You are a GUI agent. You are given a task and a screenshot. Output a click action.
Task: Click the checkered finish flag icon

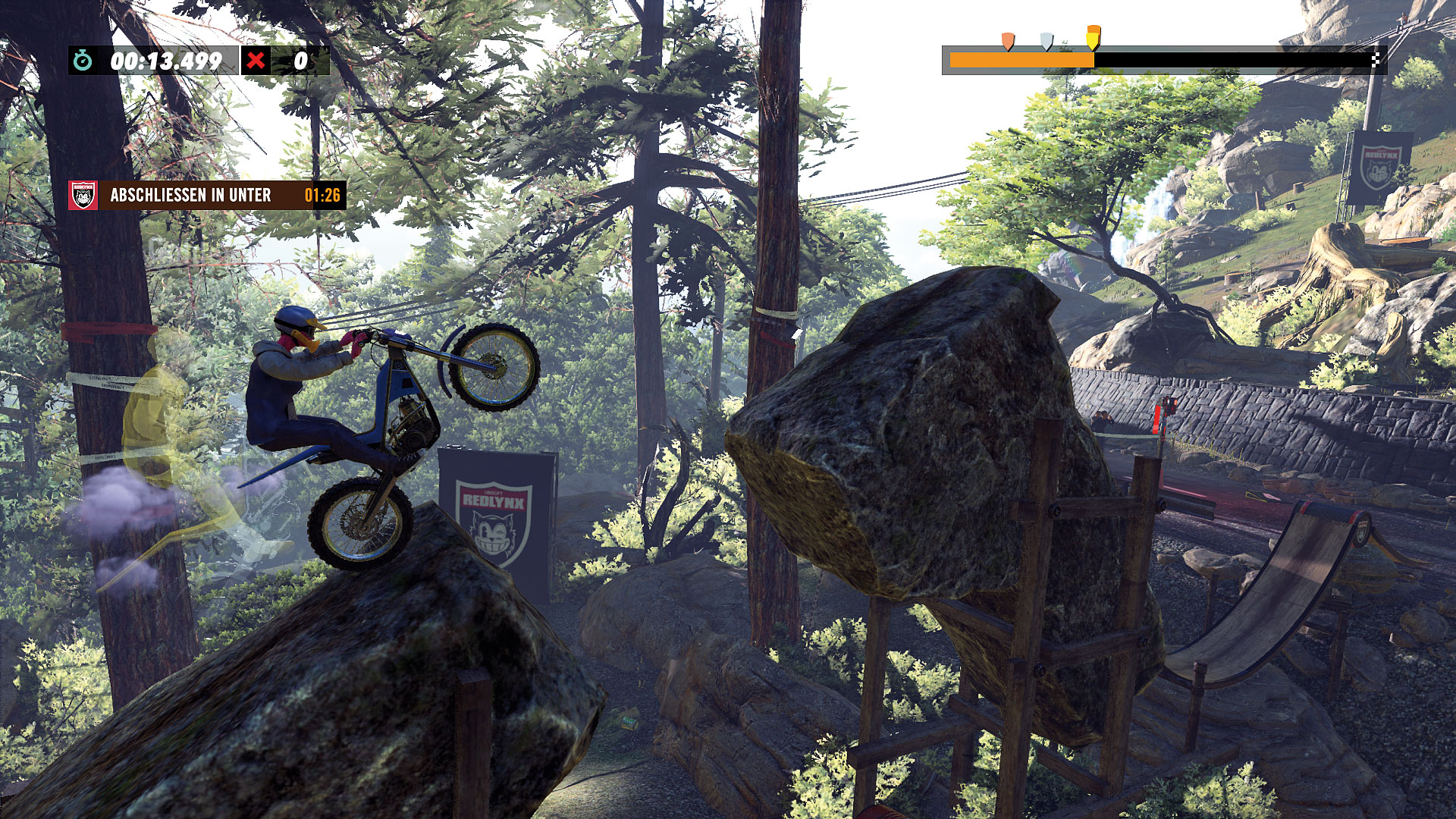[x=1376, y=60]
